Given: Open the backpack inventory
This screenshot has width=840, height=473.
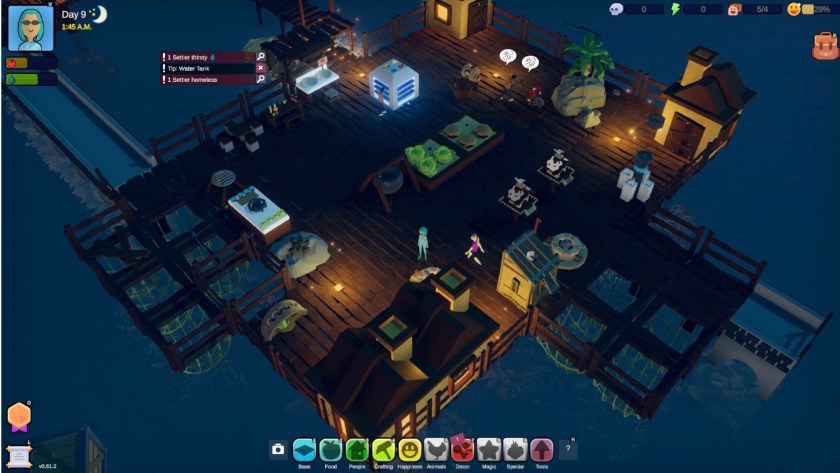Looking at the screenshot, I should point(824,45).
